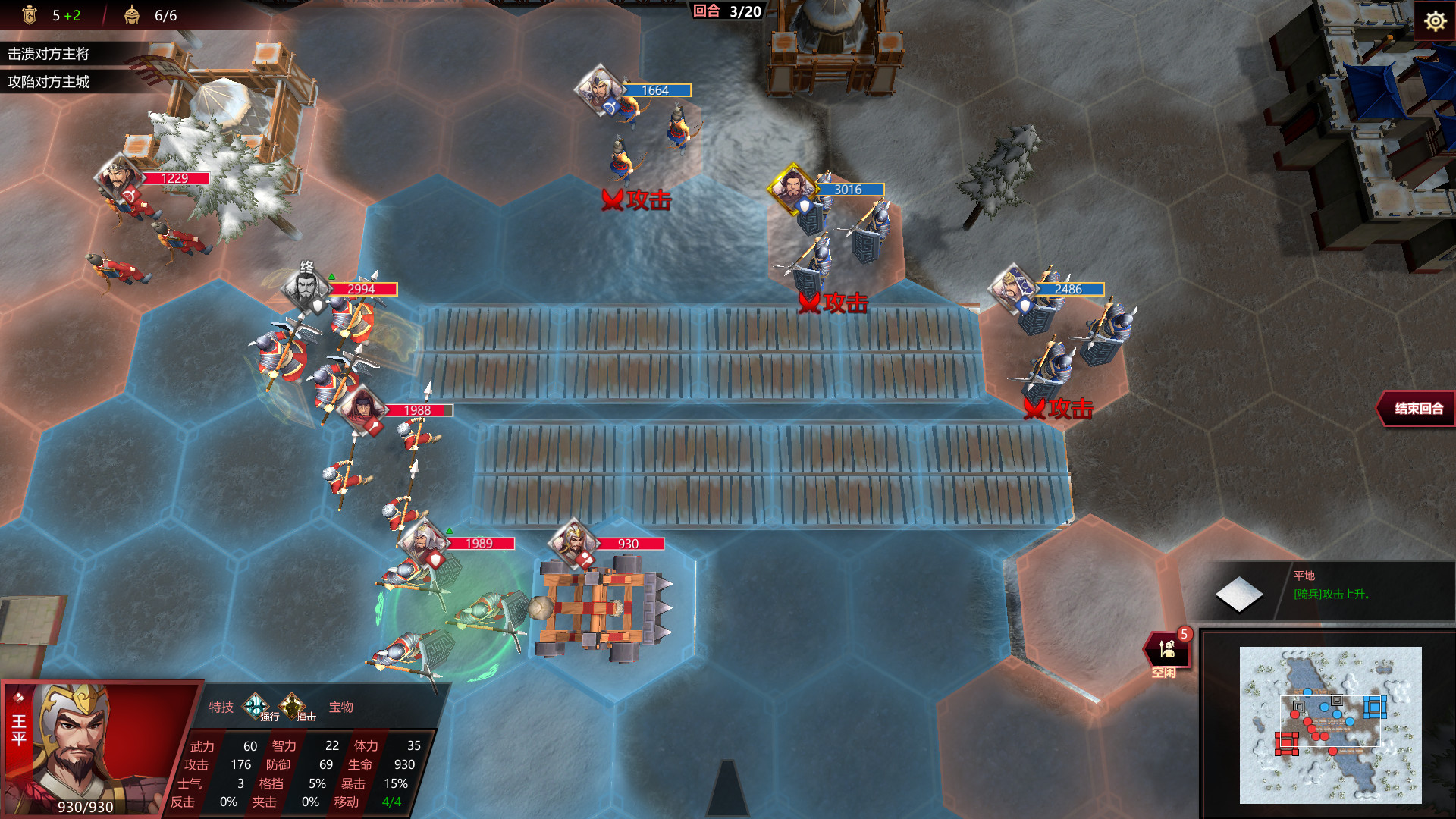The width and height of the screenshot is (1456, 819).
Task: Activate the 撞击 skill icon
Action: point(292,706)
